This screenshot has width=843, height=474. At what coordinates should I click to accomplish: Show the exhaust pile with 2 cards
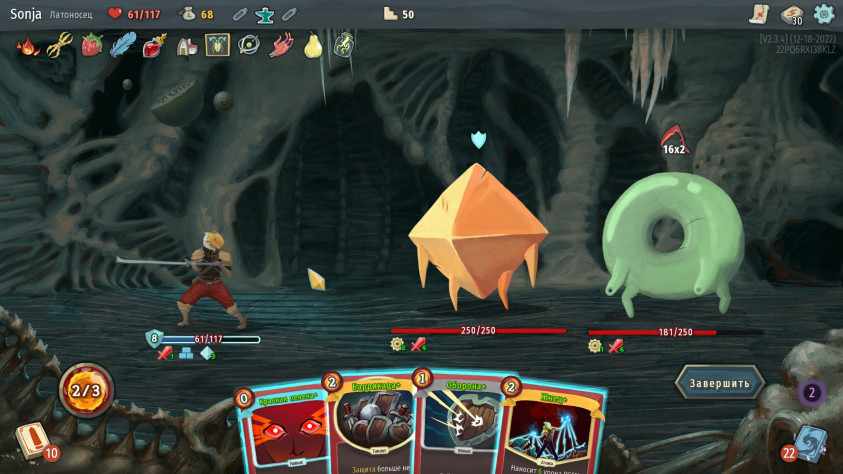coord(812,393)
